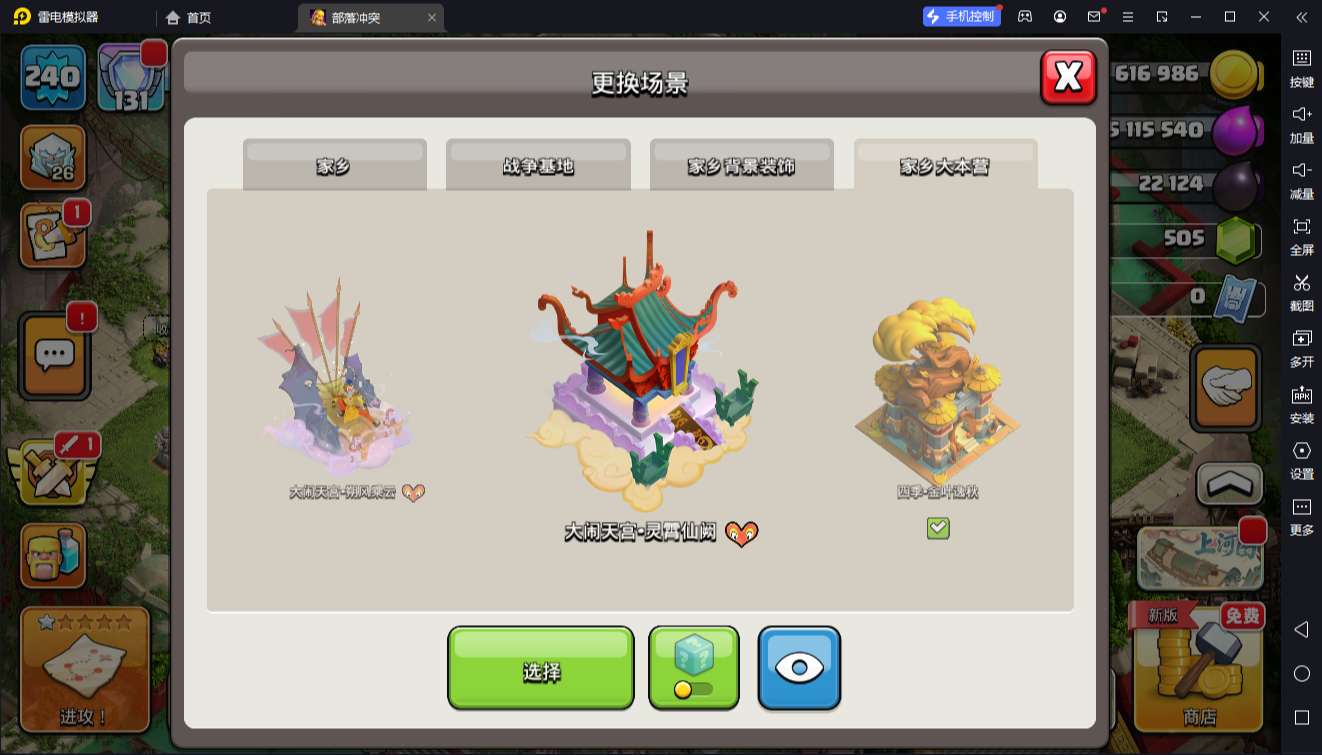Toggle the random cube scenery button

[694, 668]
